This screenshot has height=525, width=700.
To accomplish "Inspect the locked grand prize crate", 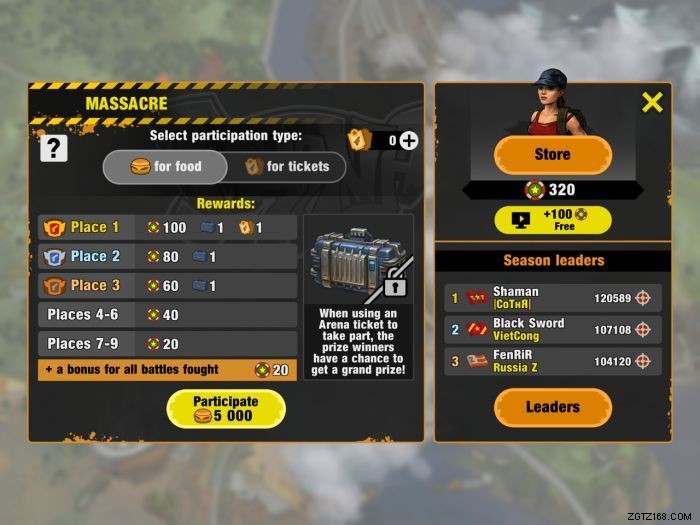I will [x=358, y=262].
